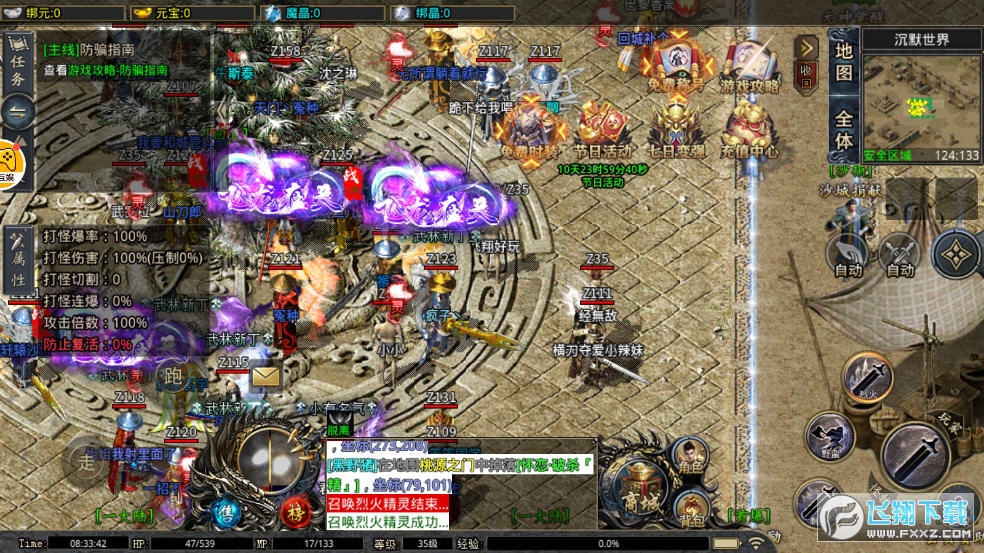Open the 属性 attributes tab
Screen dimensions: 984x553
pos(18,262)
